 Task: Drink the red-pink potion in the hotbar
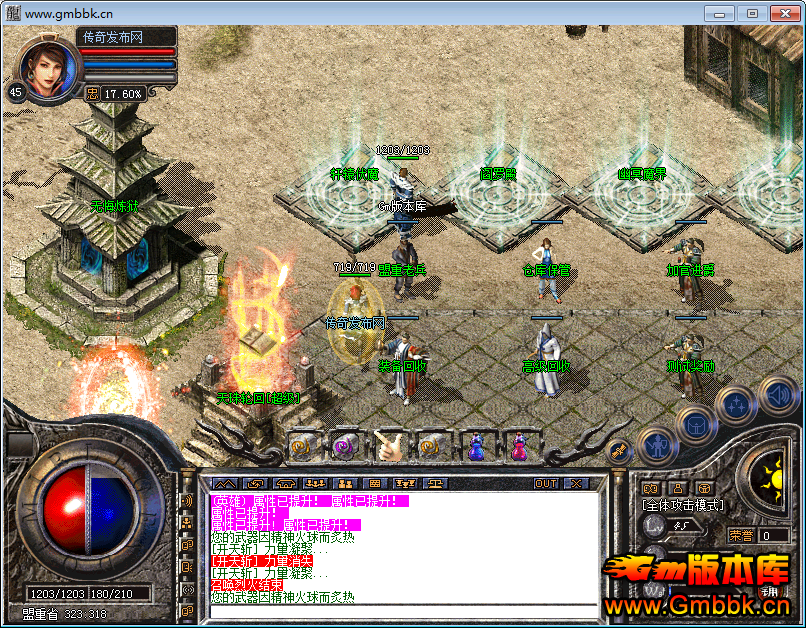pos(519,446)
